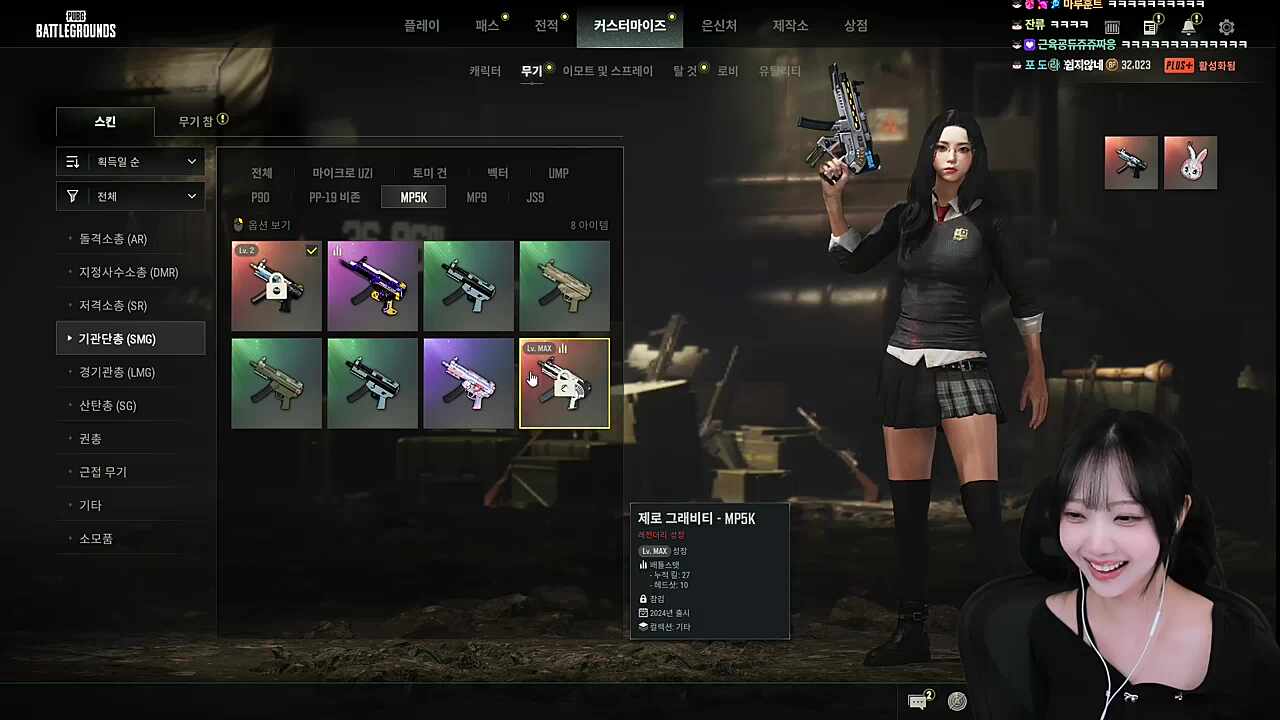The image size is (1280, 720).
Task: Pick the 산탄총 (SG) category
Action: [x=107, y=406]
